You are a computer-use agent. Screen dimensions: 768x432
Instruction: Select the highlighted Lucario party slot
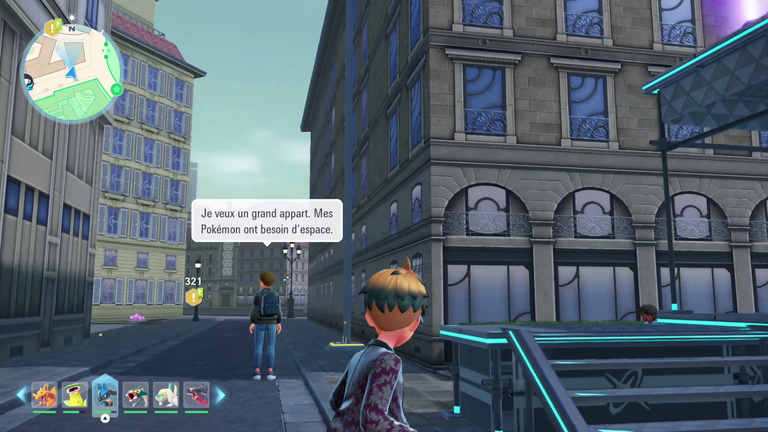105,395
